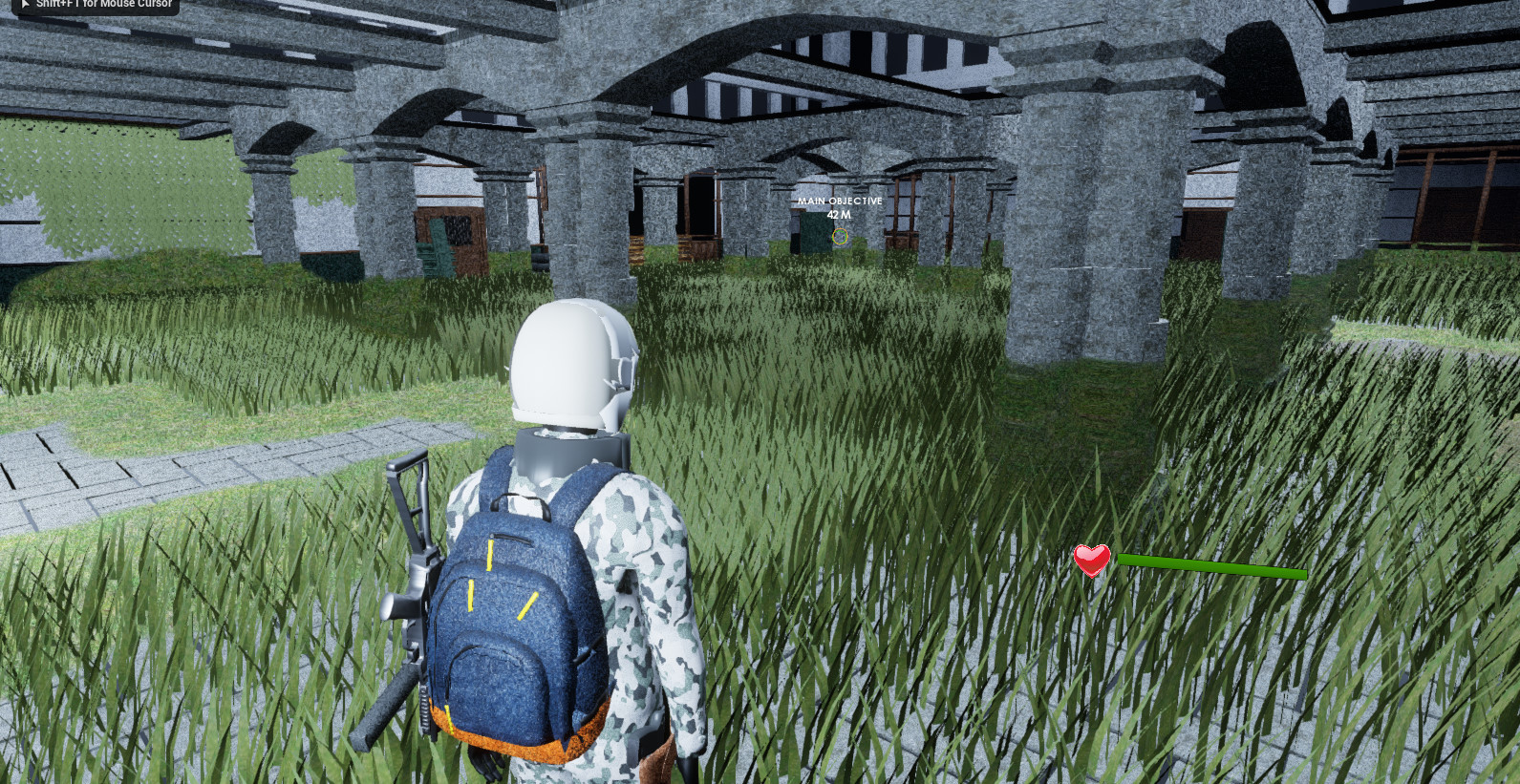Select the circular Main Objective waypoint marker

839,237
